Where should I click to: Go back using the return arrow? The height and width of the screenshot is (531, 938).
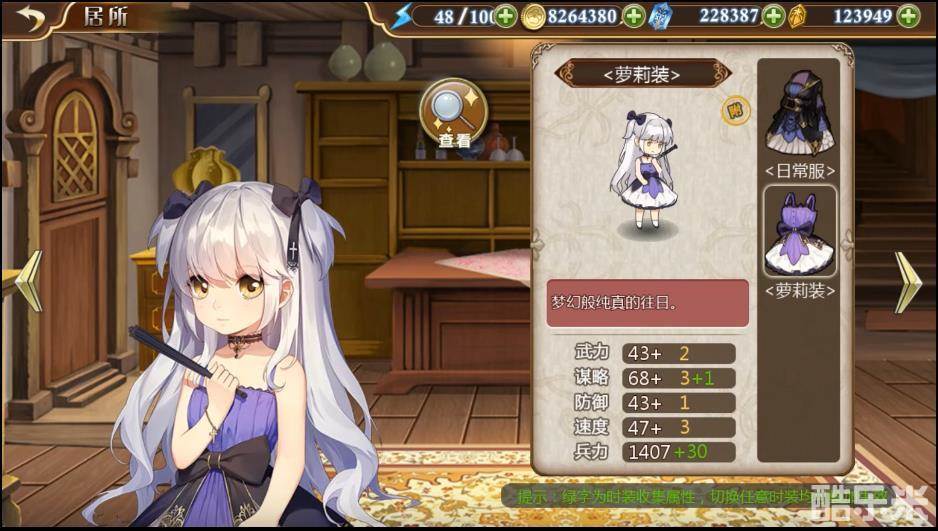(x=31, y=19)
